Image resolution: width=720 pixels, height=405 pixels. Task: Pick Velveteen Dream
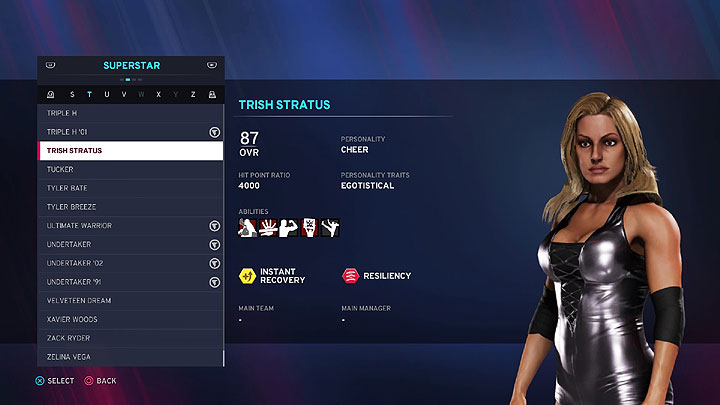click(x=130, y=300)
